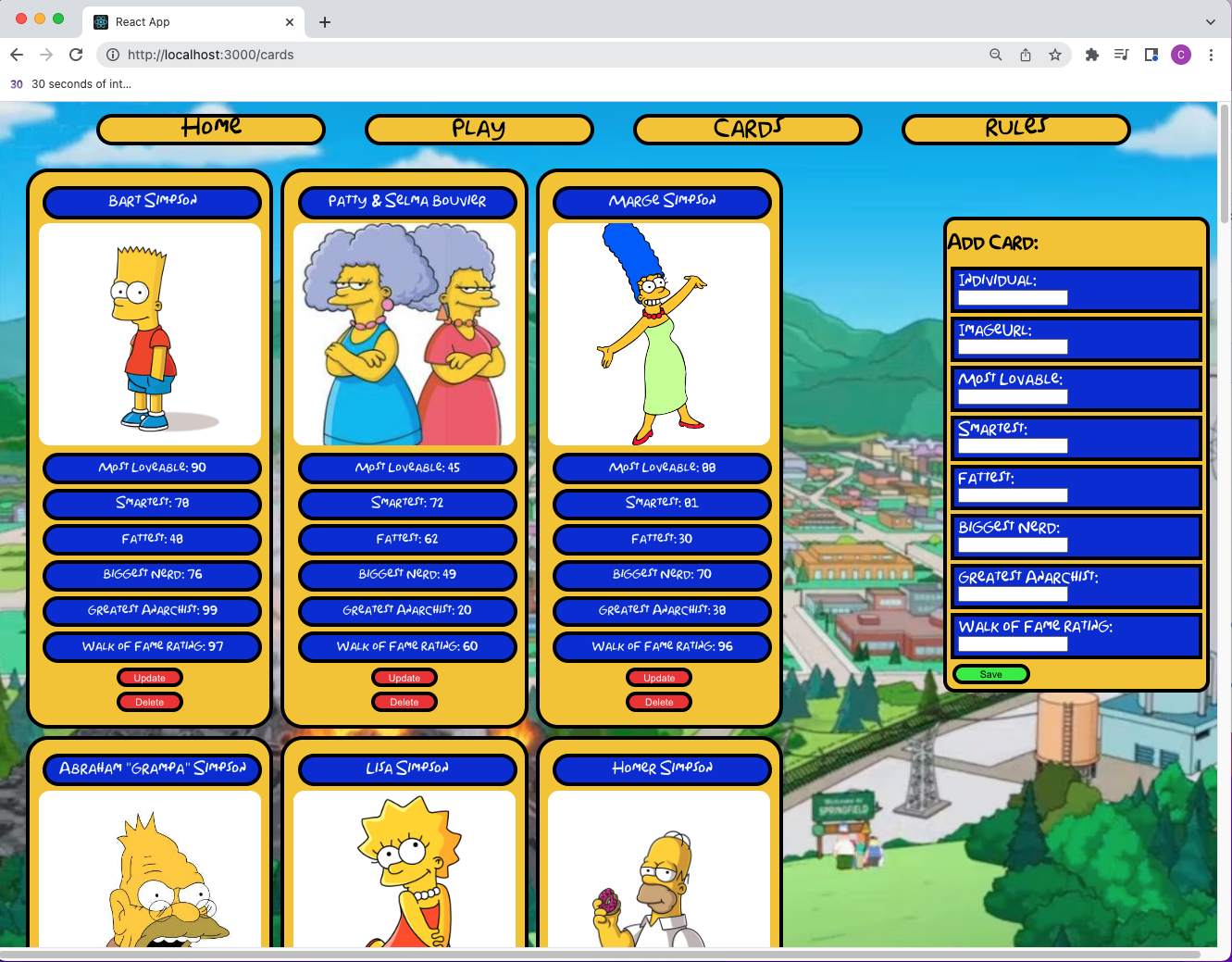Reload the current page
Image resolution: width=1232 pixels, height=962 pixels.
tap(76, 55)
